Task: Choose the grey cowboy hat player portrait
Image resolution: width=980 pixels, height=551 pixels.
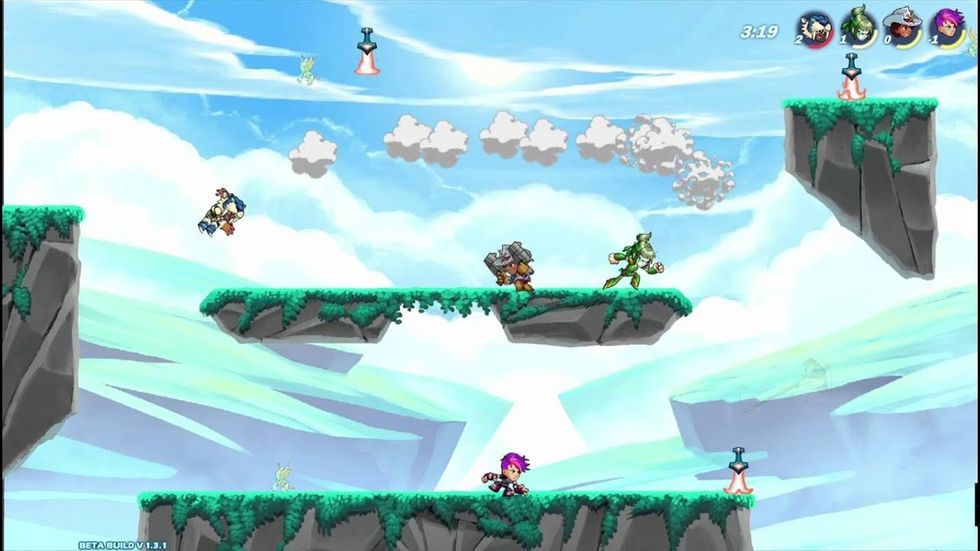Action: pos(901,27)
